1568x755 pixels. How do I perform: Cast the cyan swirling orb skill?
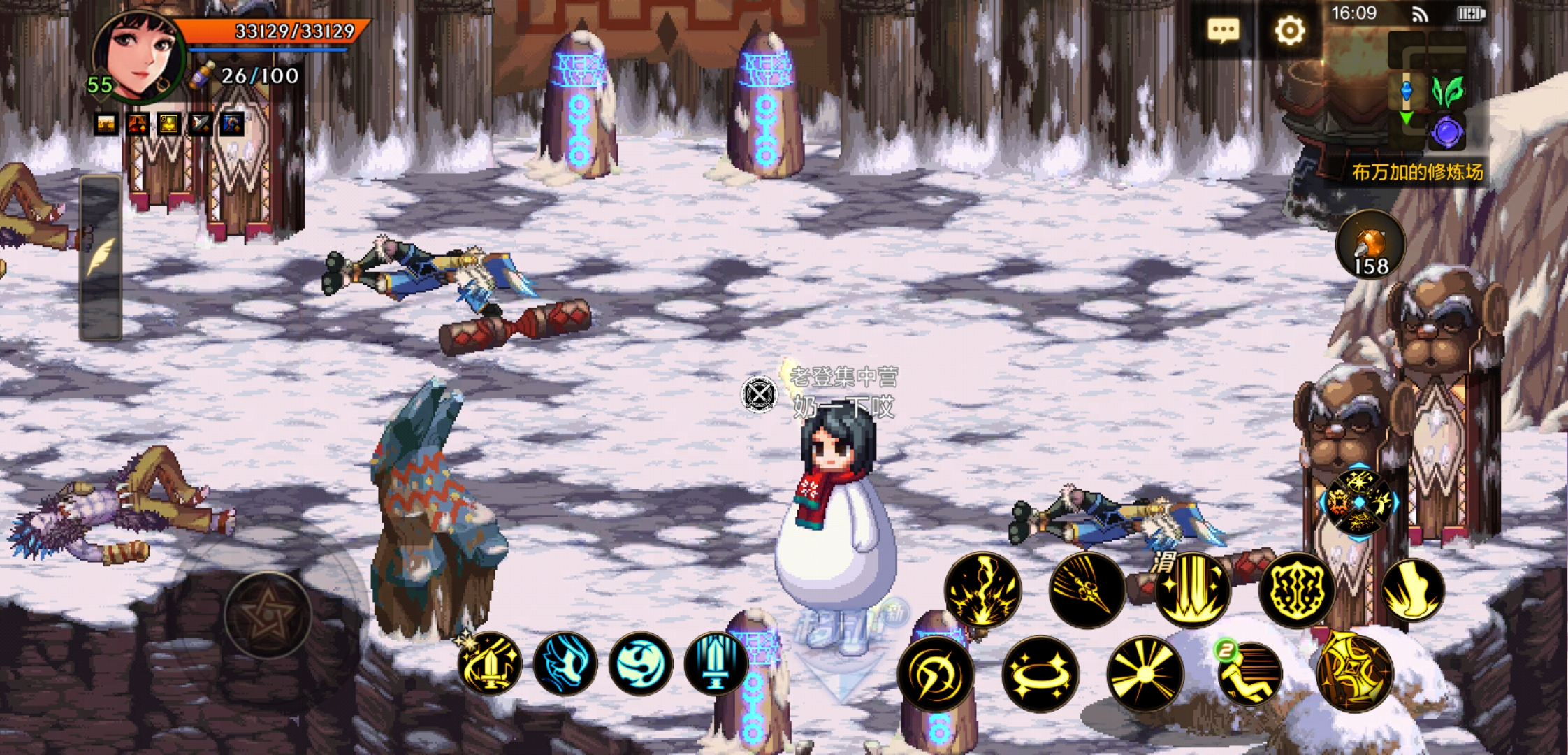(x=640, y=663)
